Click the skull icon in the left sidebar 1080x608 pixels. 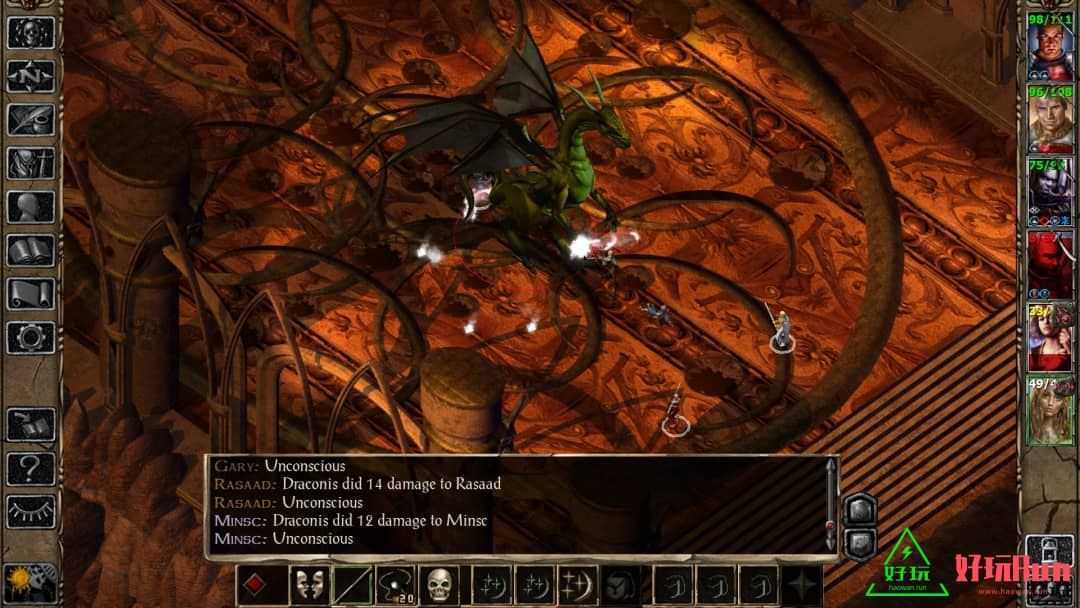click(31, 32)
